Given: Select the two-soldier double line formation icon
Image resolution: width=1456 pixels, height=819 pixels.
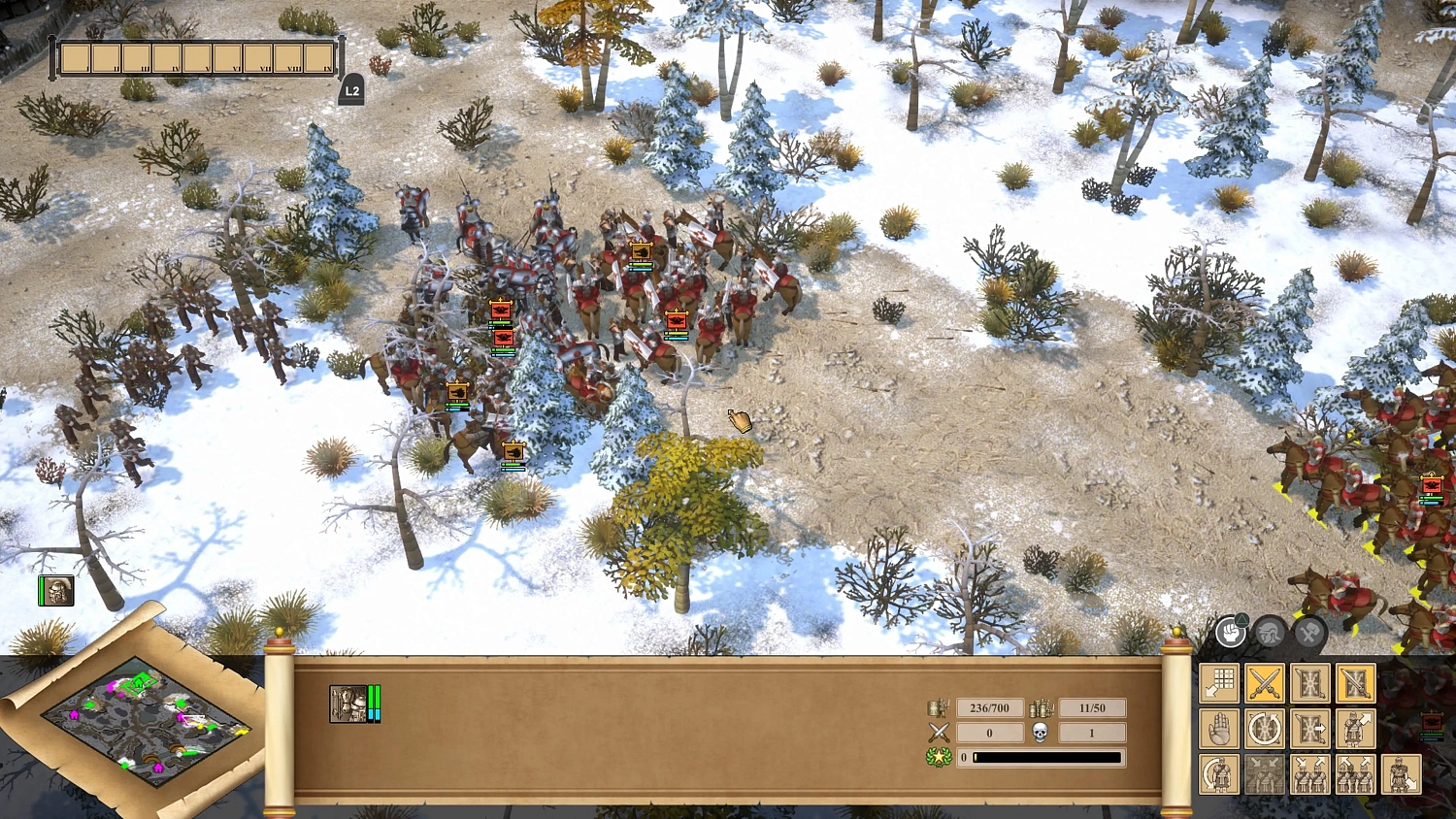Looking at the screenshot, I should pos(1309,774).
